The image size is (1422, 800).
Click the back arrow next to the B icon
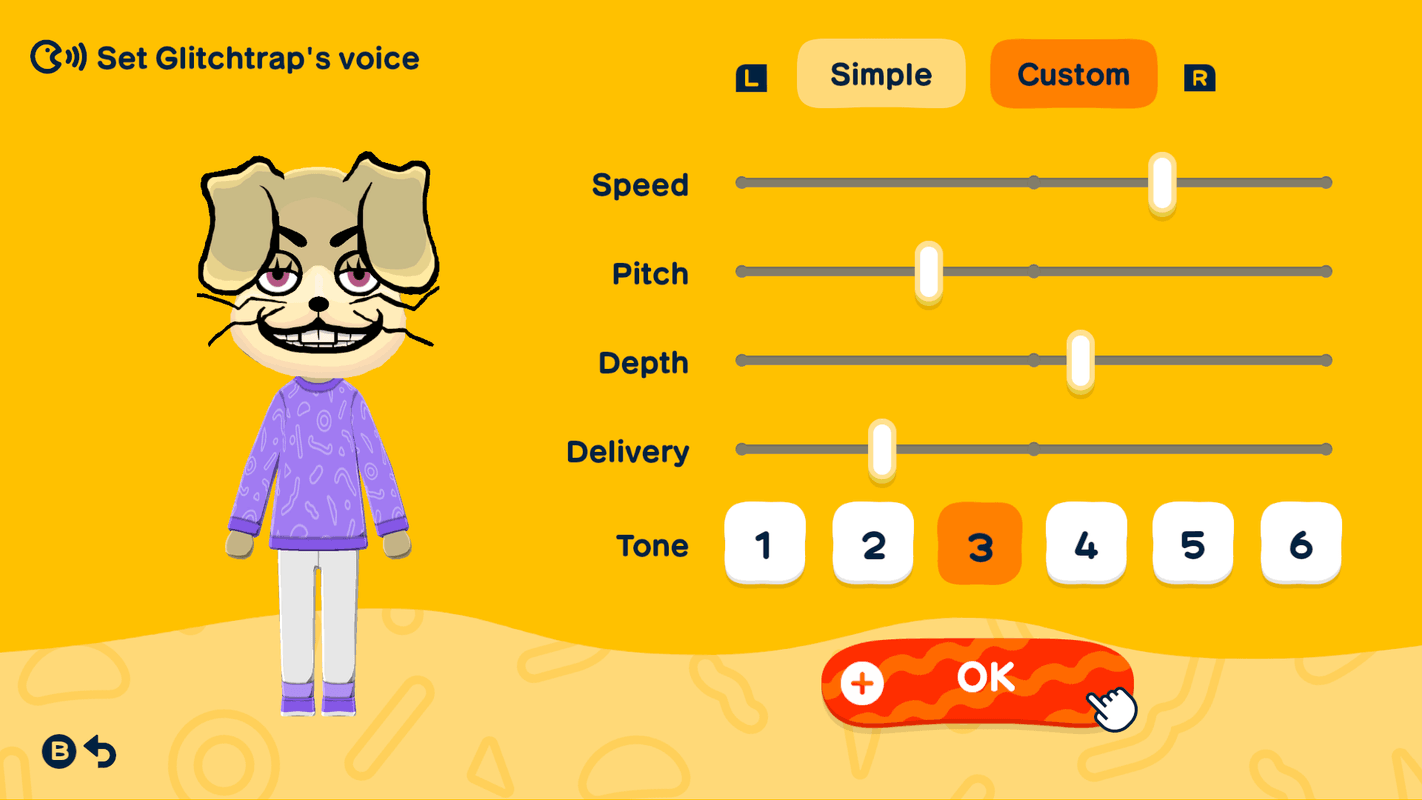(100, 750)
